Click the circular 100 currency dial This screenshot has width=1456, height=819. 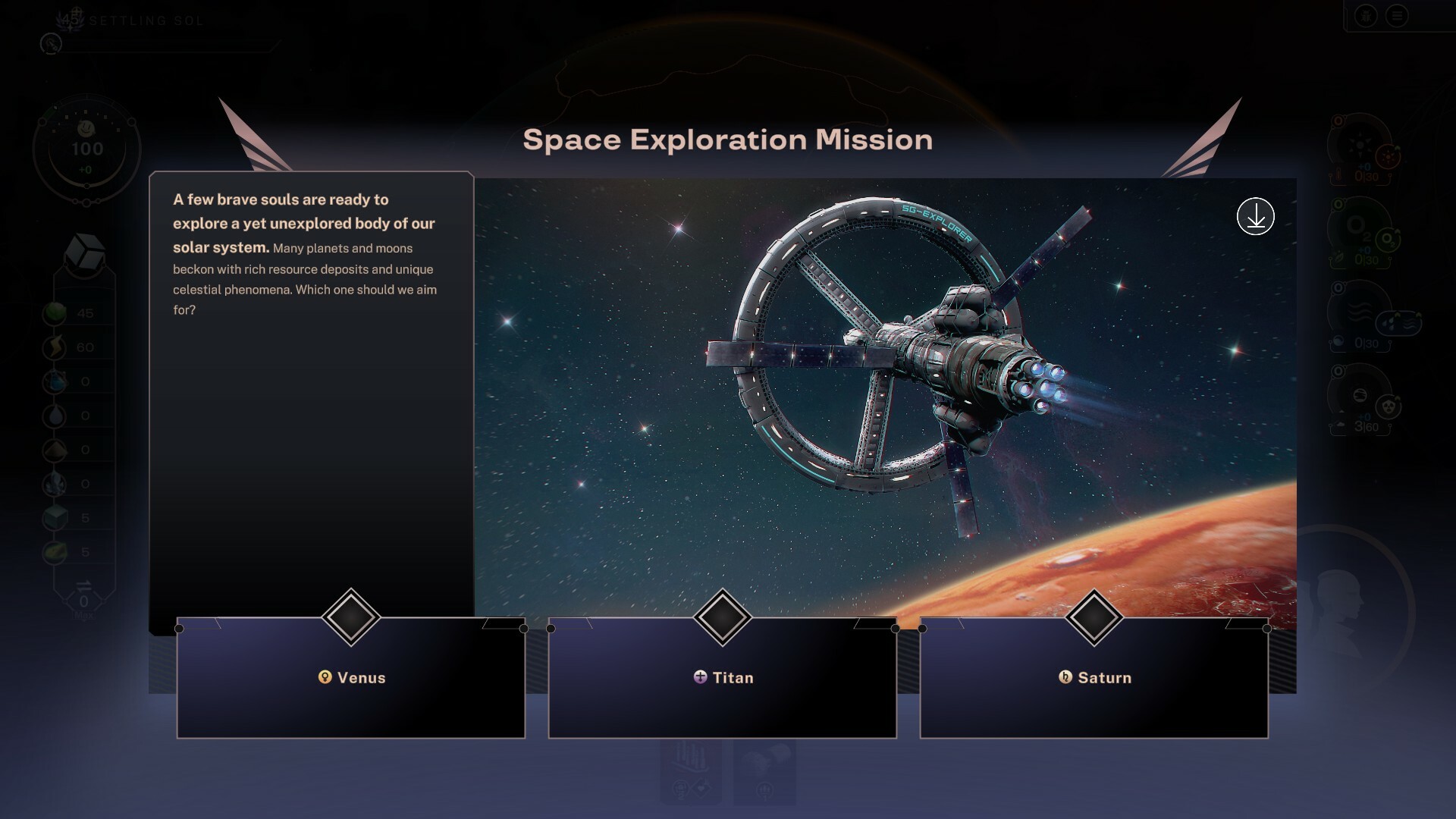(x=86, y=149)
